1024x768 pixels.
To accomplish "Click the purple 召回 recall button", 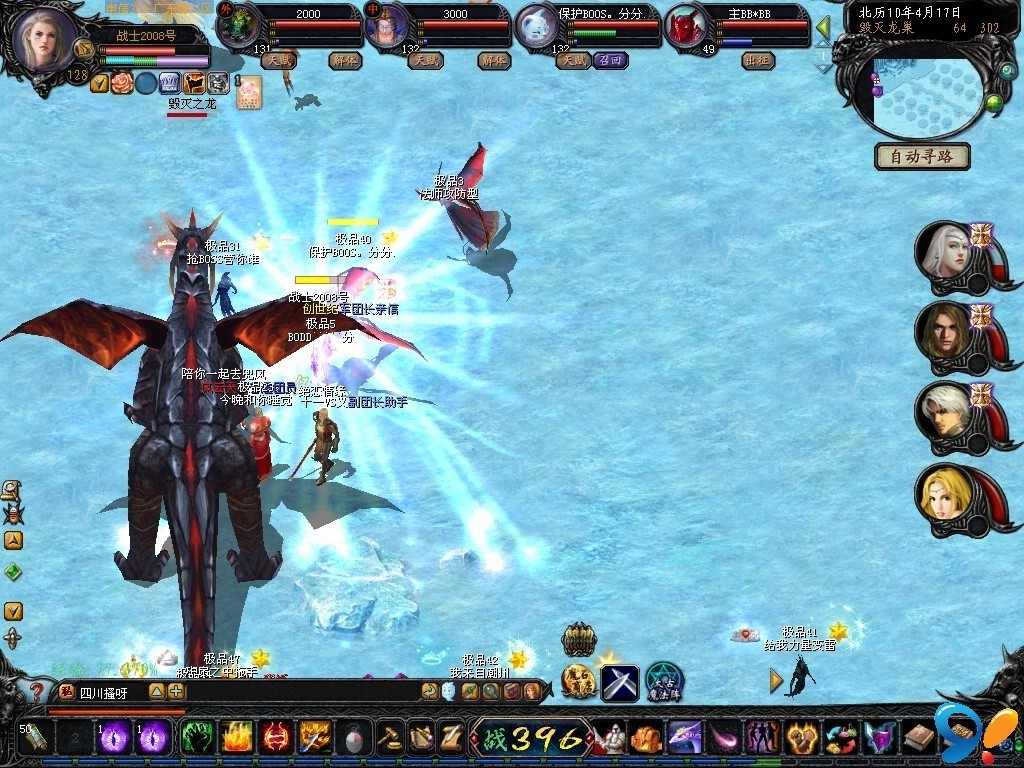I will [x=610, y=60].
